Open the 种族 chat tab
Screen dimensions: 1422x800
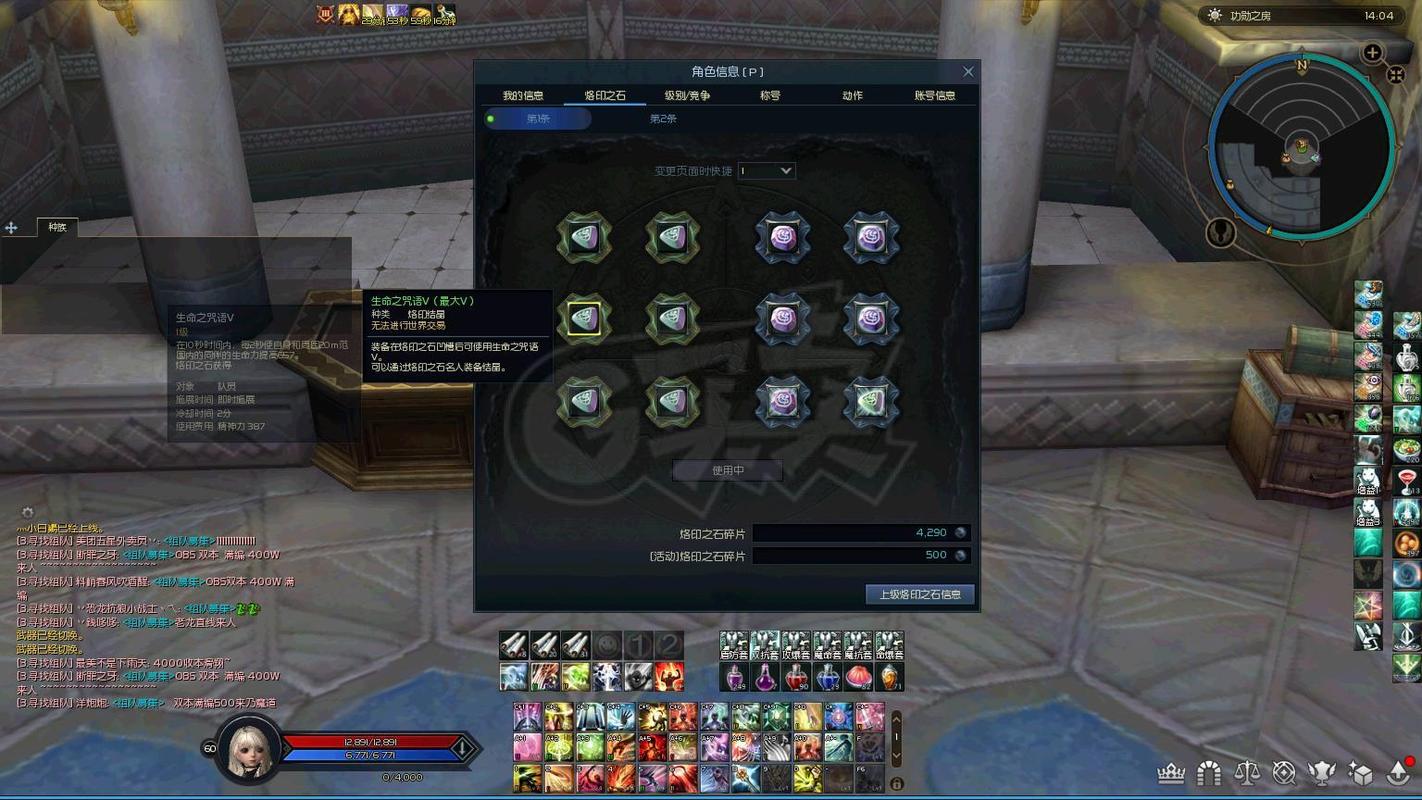coord(57,228)
